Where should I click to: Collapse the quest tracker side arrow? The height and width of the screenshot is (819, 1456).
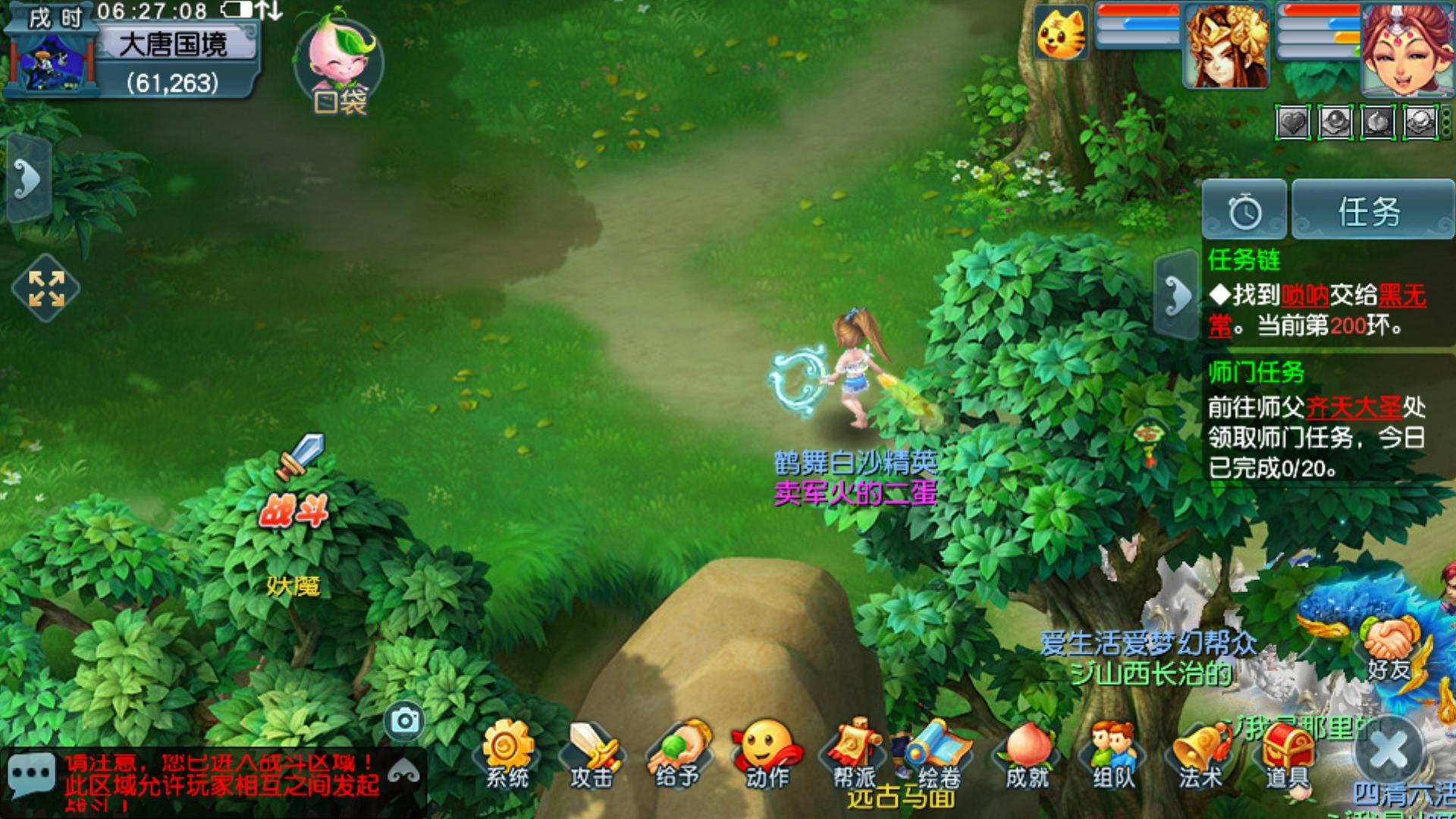pyautogui.click(x=1177, y=295)
